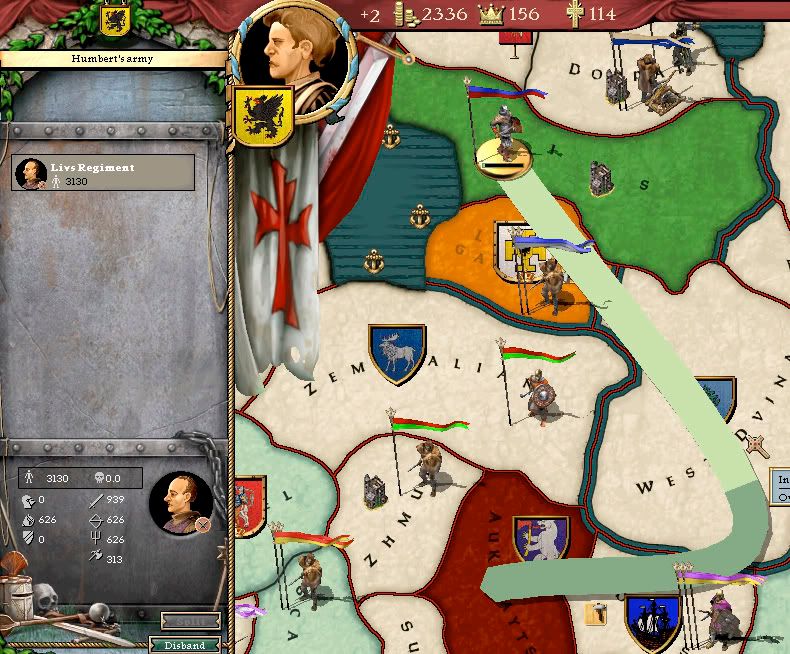Screen dimensions: 790x654
Task: Remove the commander with the crossed-swords badge
Action: point(203,524)
